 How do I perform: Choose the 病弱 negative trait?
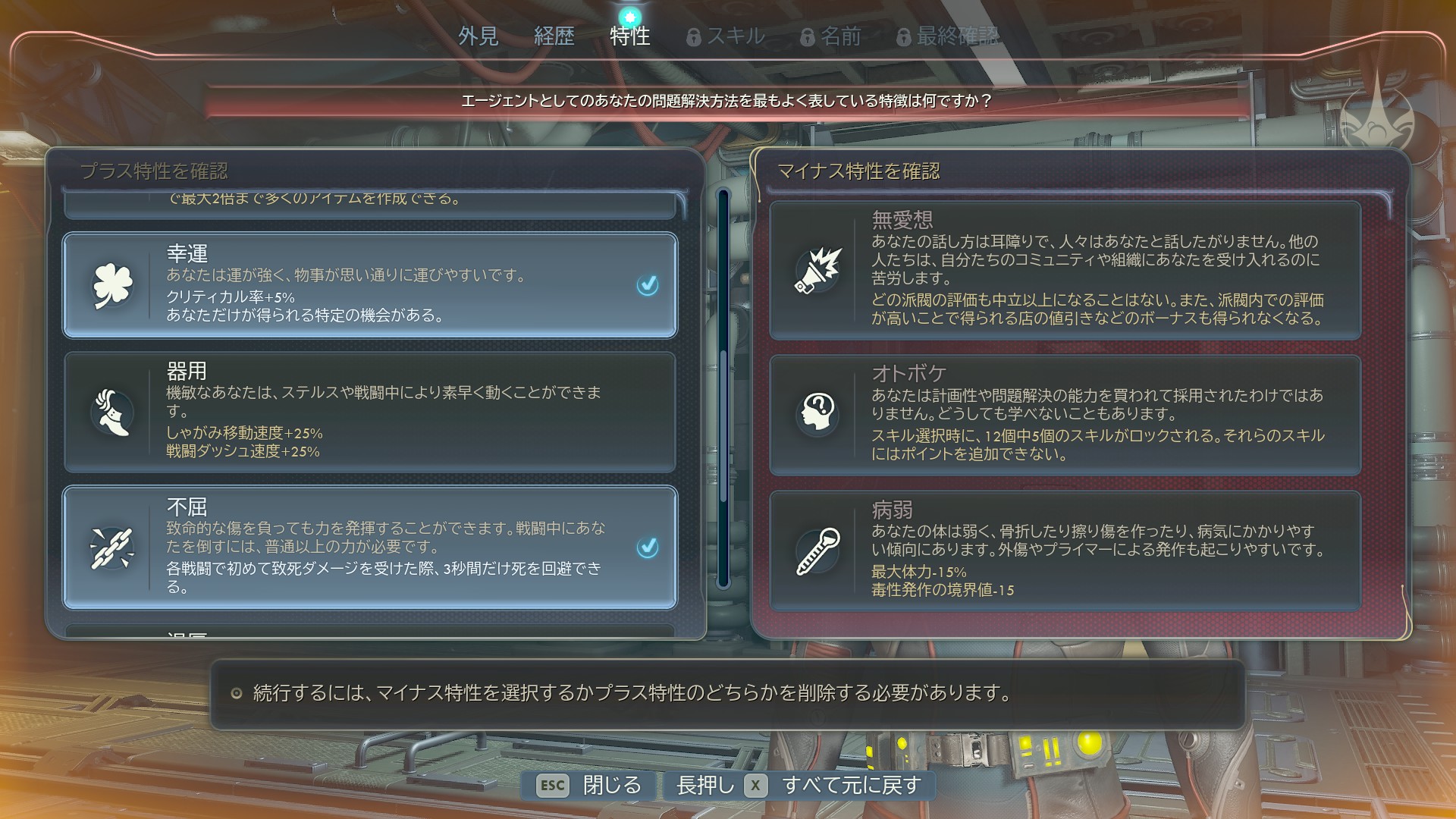[1065, 551]
